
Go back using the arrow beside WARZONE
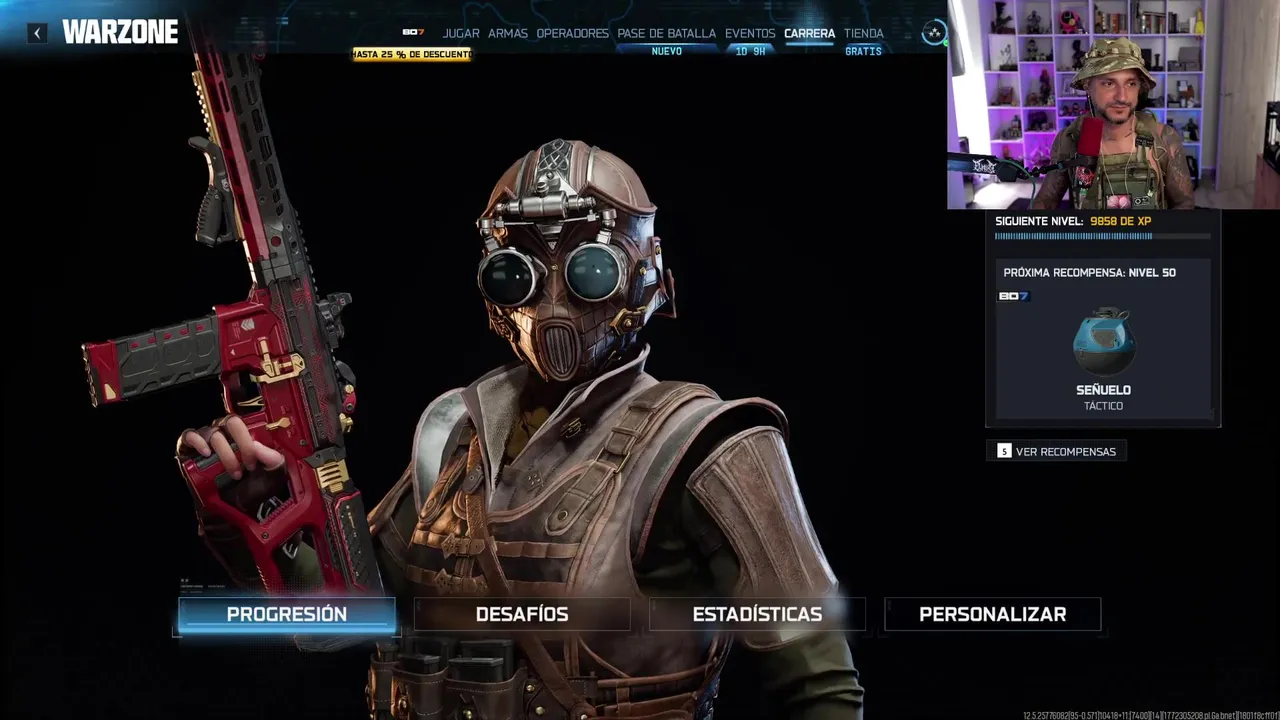pyautogui.click(x=37, y=33)
